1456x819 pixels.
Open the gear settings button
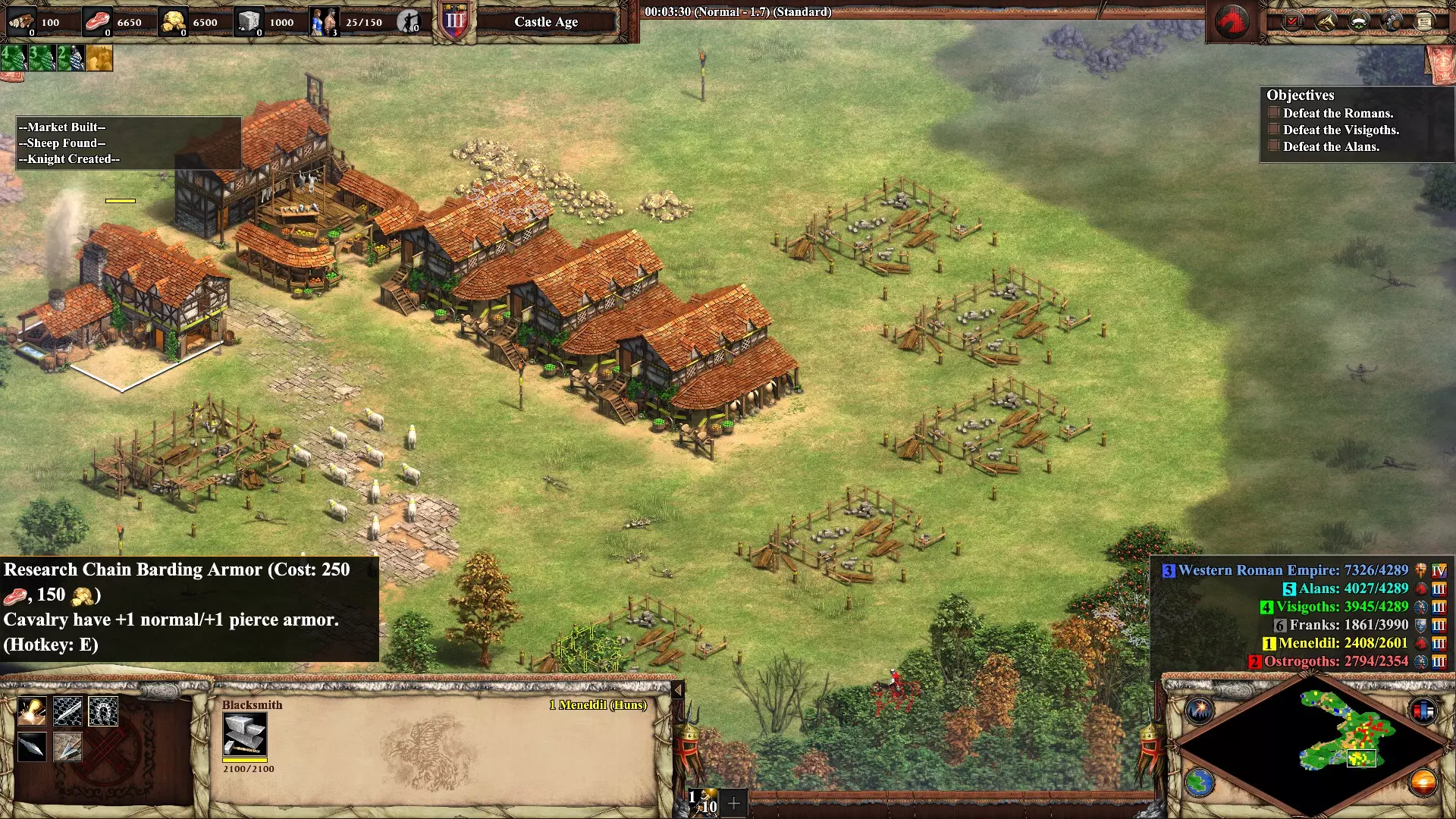[1392, 22]
